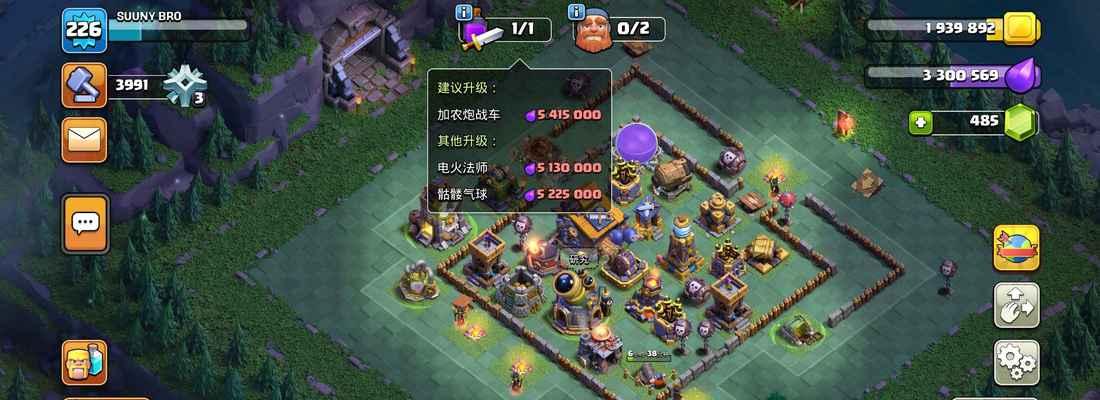The height and width of the screenshot is (400, 1100).
Task: Open the layout editor hand-arrows button
Action: pyautogui.click(x=1016, y=305)
